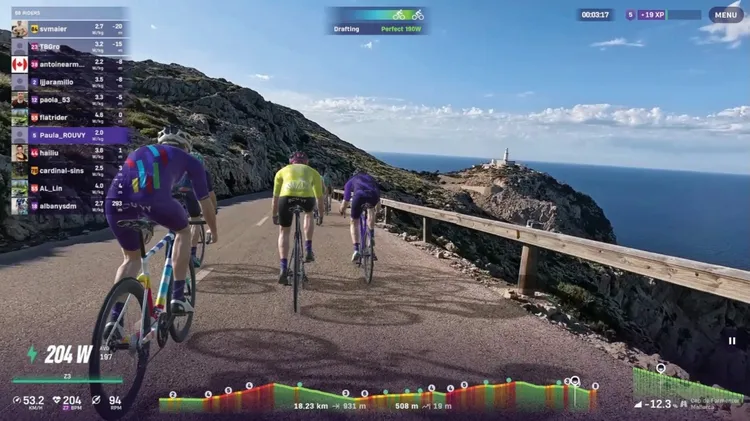Open the MENU button
Screen dimensions: 750x421
725,15
